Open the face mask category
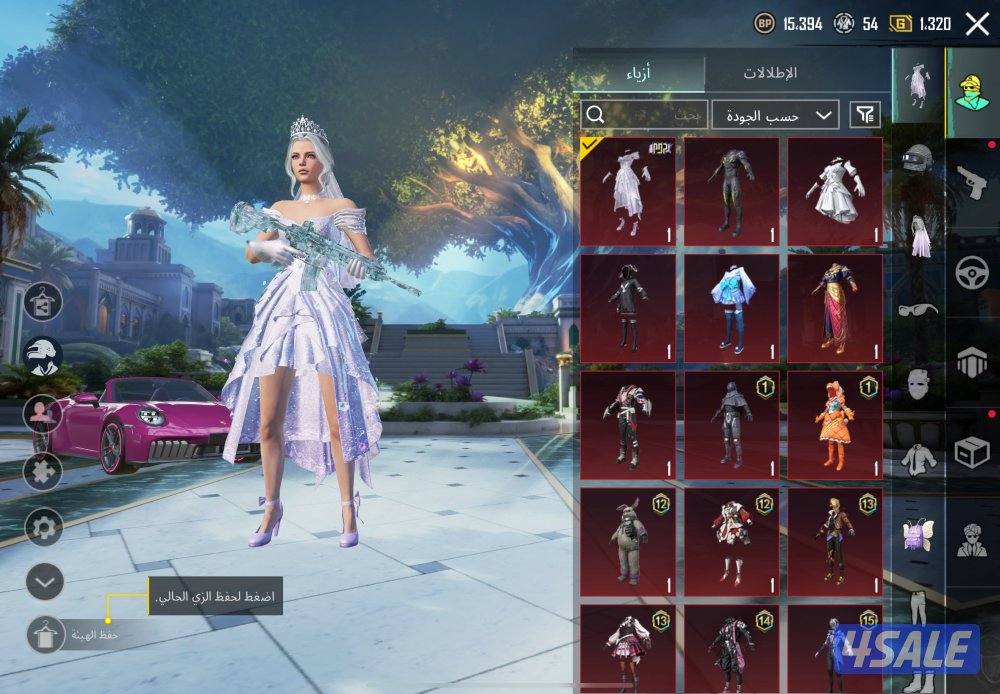Viewport: 1000px width, 694px height. click(918, 383)
